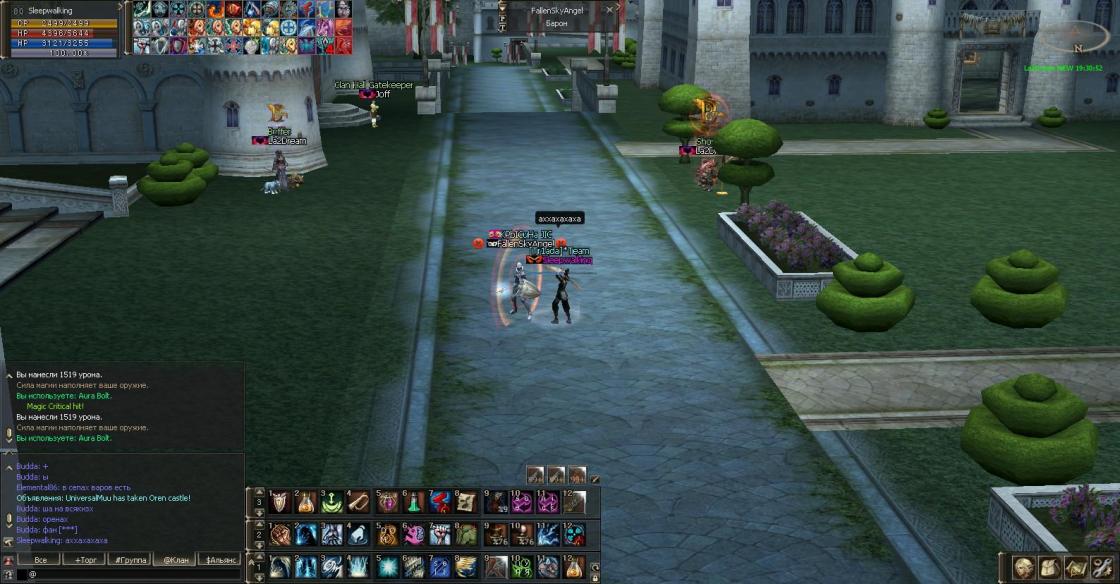Viewport: 1120px width, 584px height.
Task: Use the orange potion flask in hotbar row 3
Action: 305,502
